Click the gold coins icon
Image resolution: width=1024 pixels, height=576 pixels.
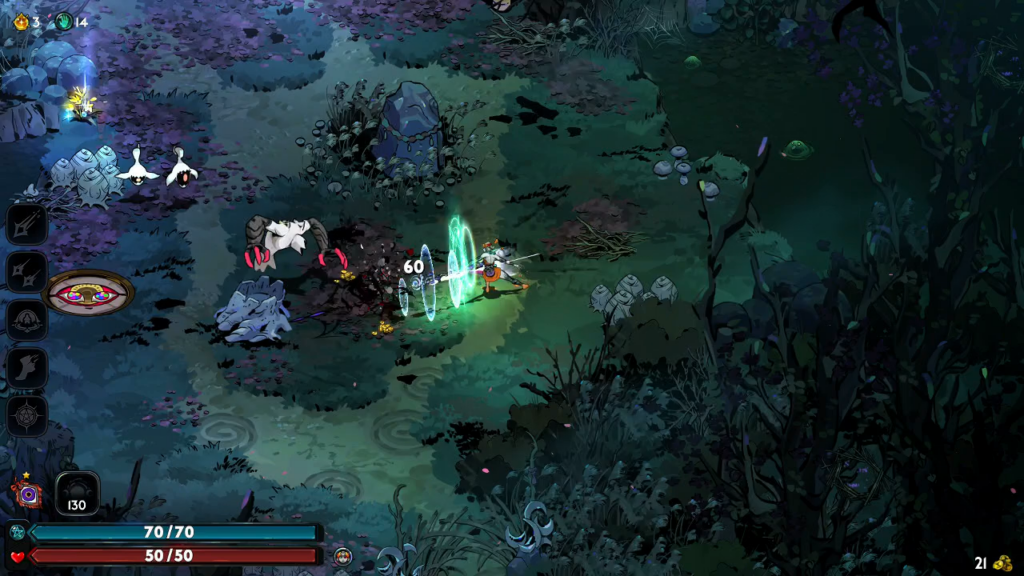coord(1001,563)
